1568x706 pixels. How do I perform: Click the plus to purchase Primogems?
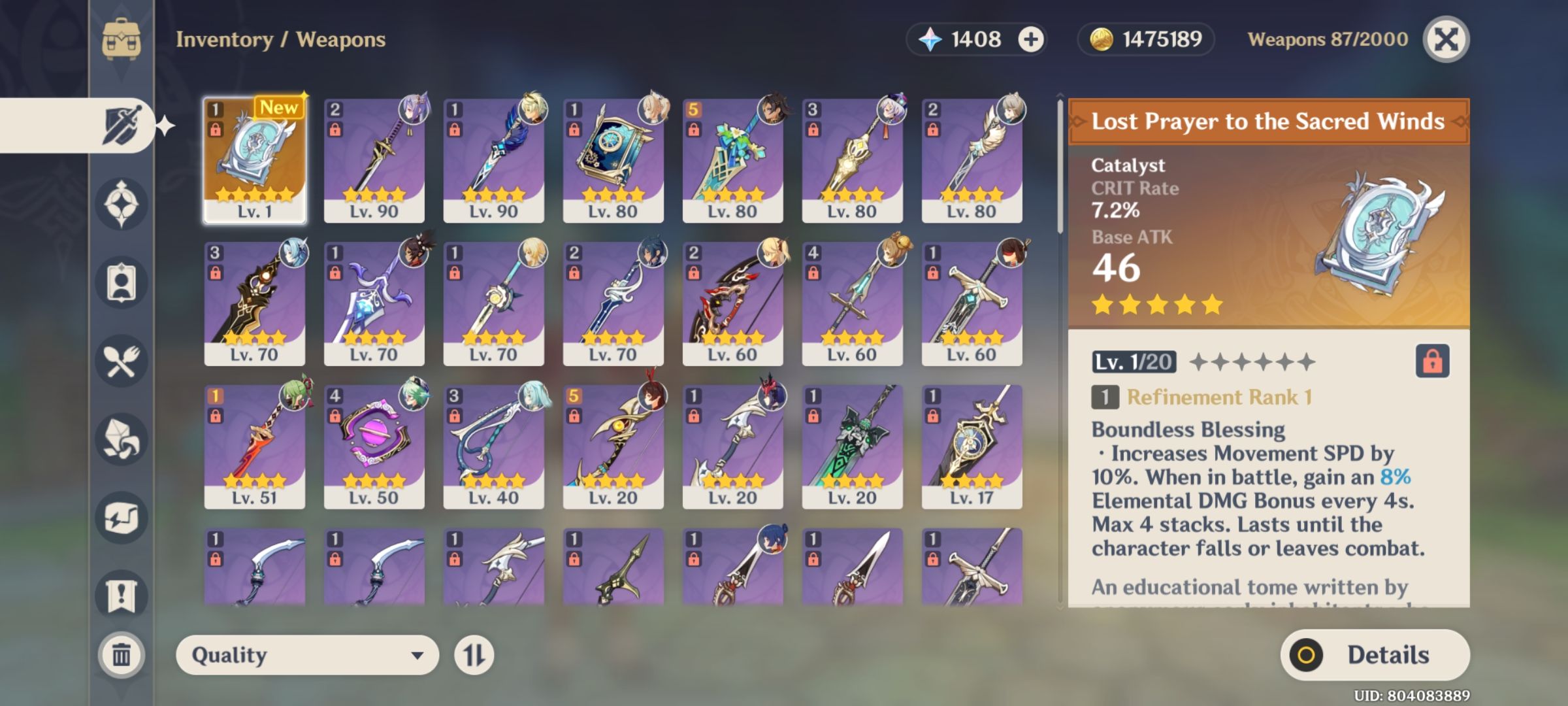[1030, 39]
